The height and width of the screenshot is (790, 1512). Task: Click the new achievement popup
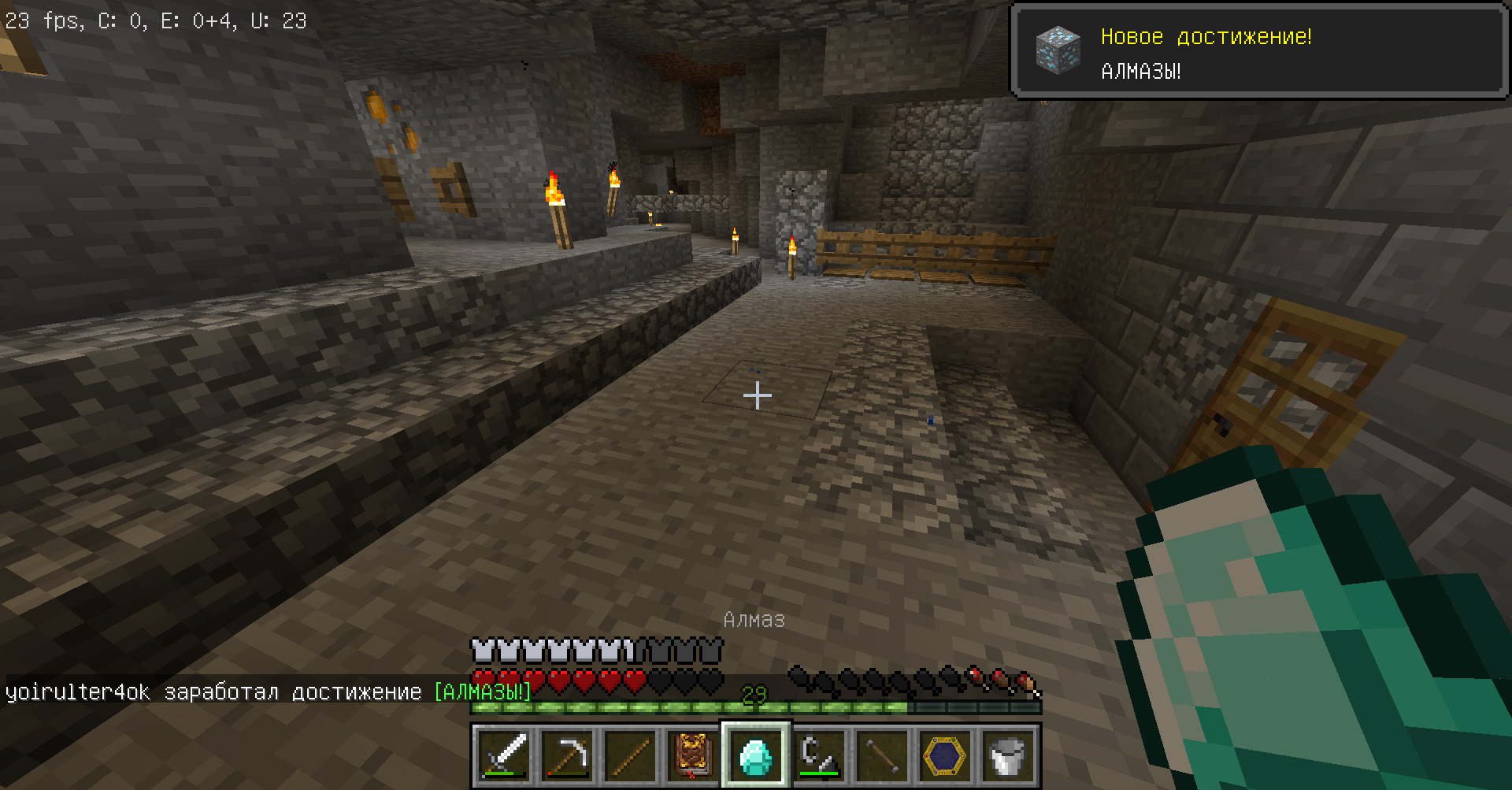pyautogui.click(x=1258, y=52)
